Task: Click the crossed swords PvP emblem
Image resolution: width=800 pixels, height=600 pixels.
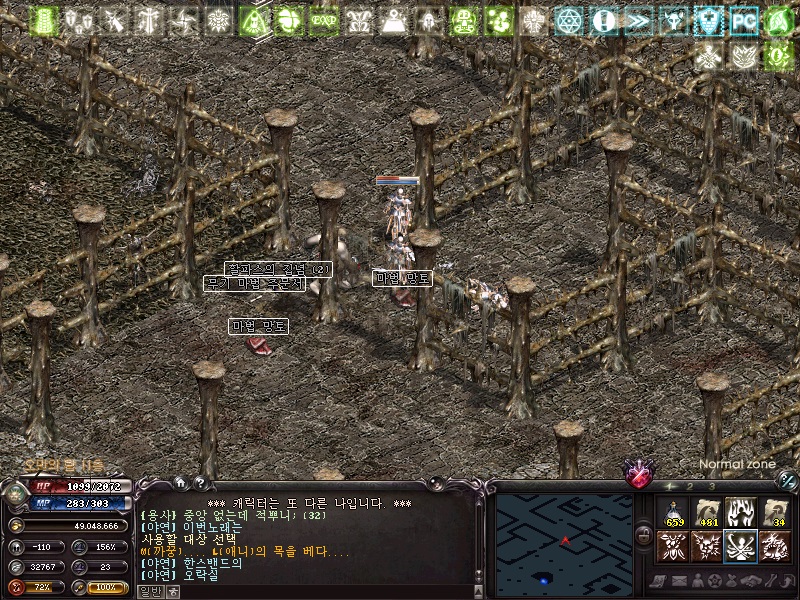Action: (x=639, y=474)
